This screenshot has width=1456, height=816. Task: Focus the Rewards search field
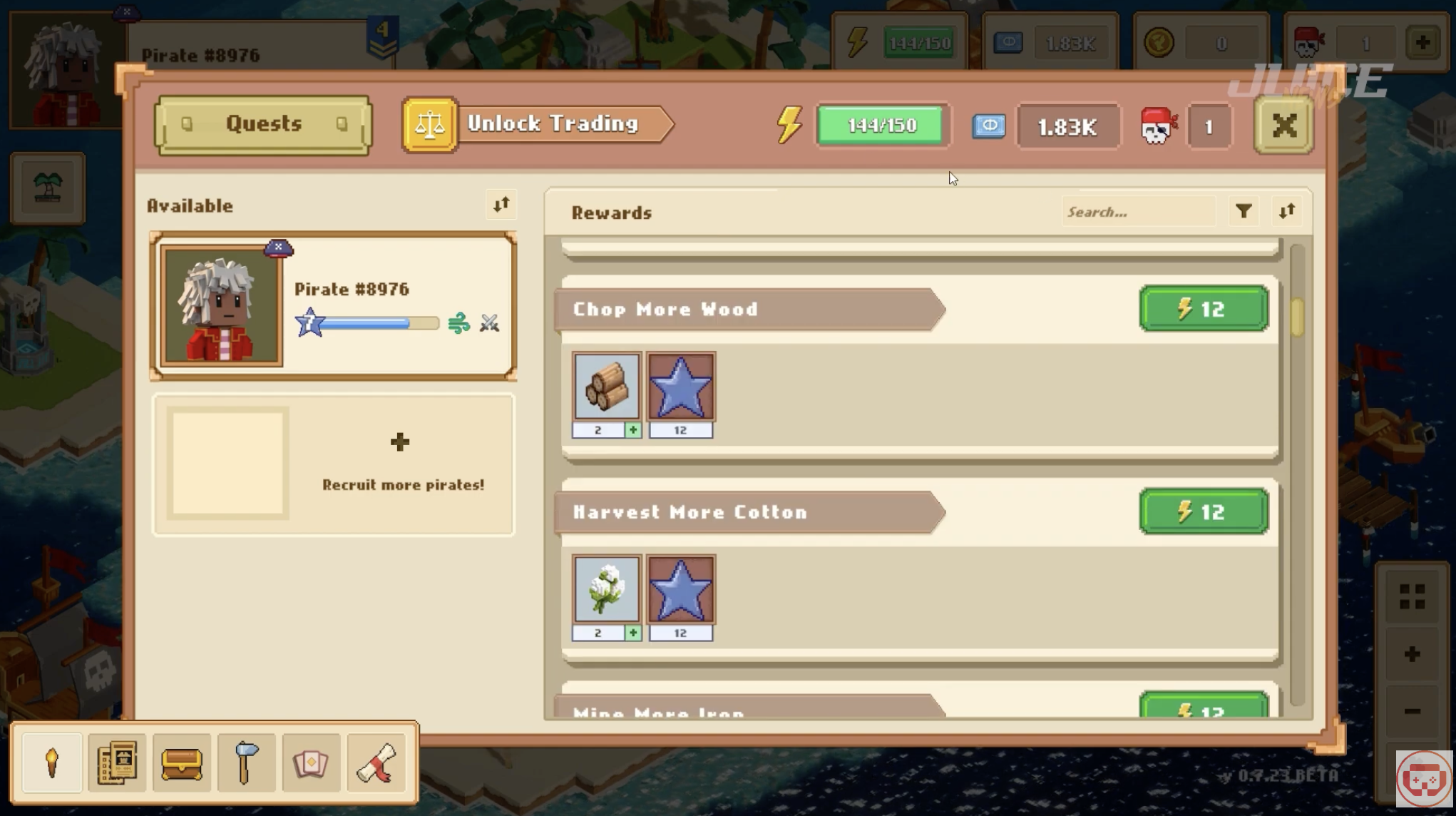coord(1137,212)
